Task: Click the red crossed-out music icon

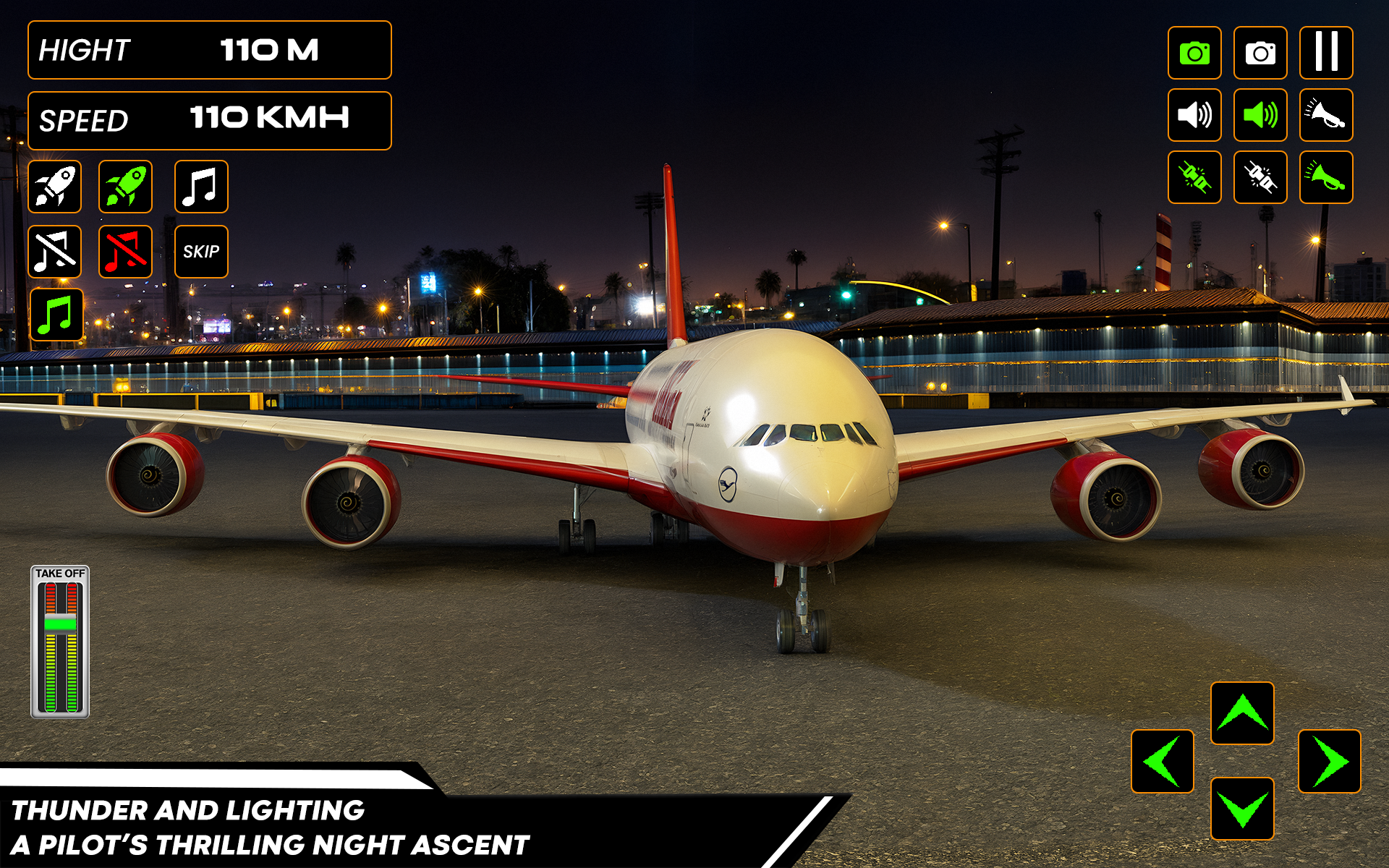Action: (x=126, y=252)
